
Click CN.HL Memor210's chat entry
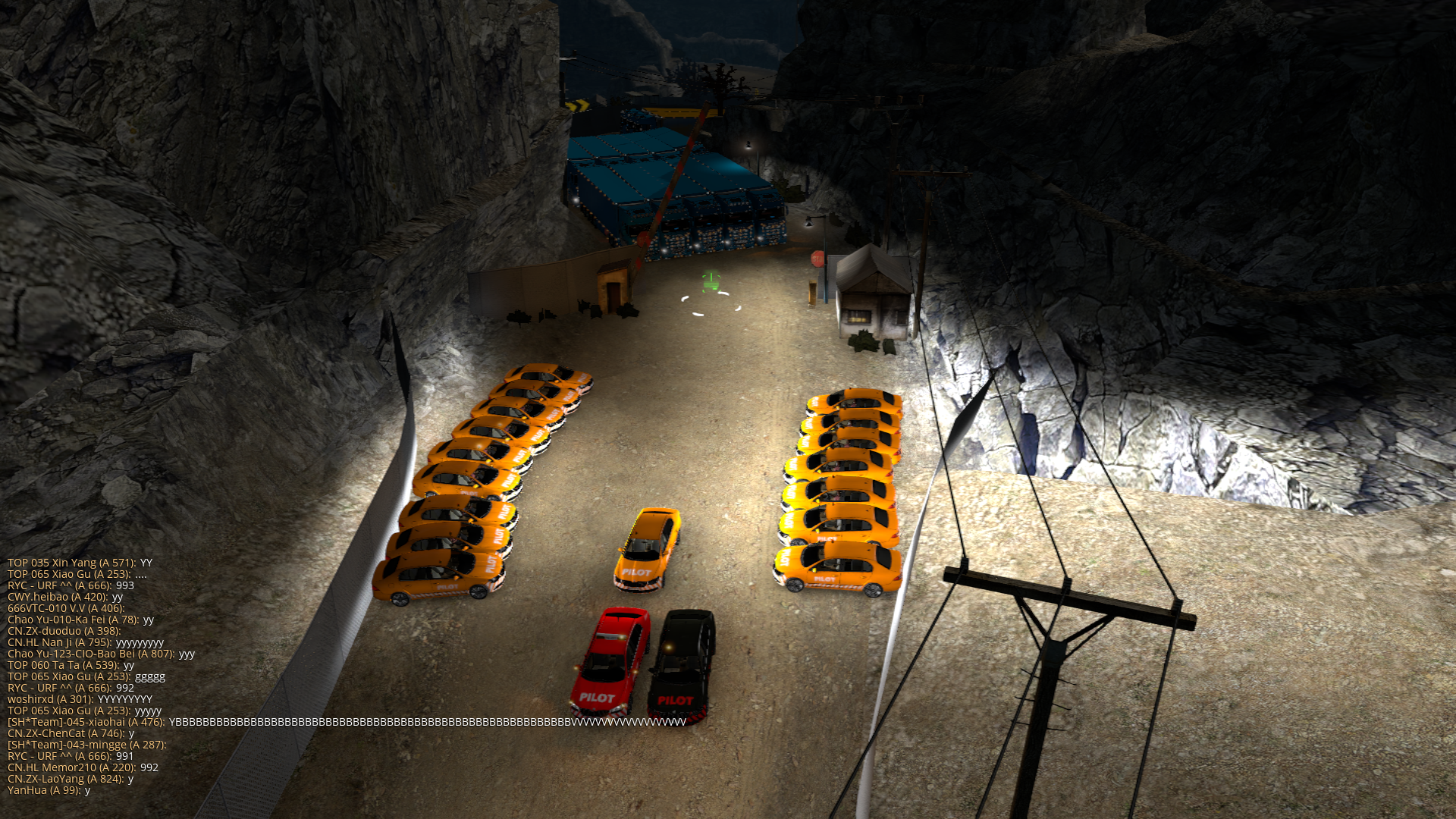(83, 767)
